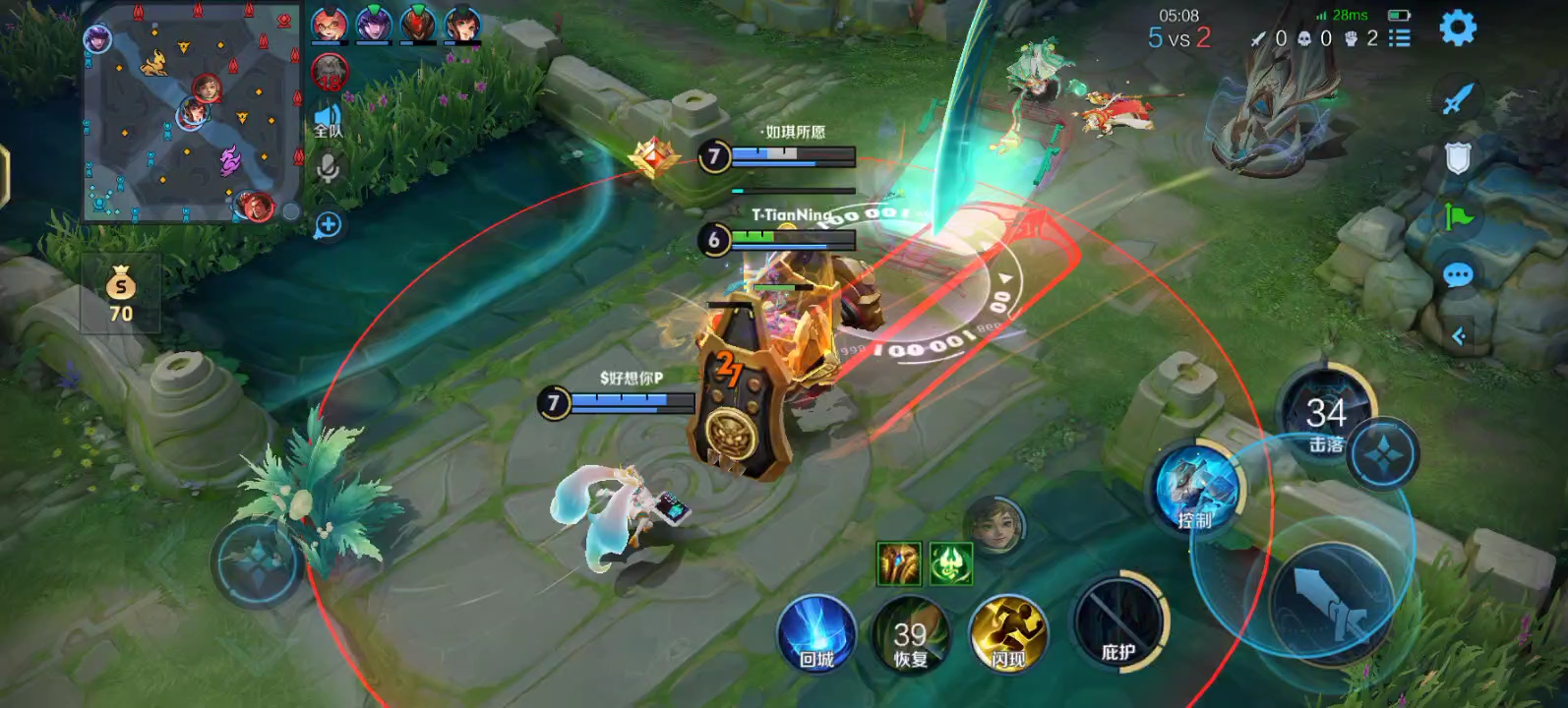
Task: Buy the recommended green-glow item
Action: (x=950, y=563)
